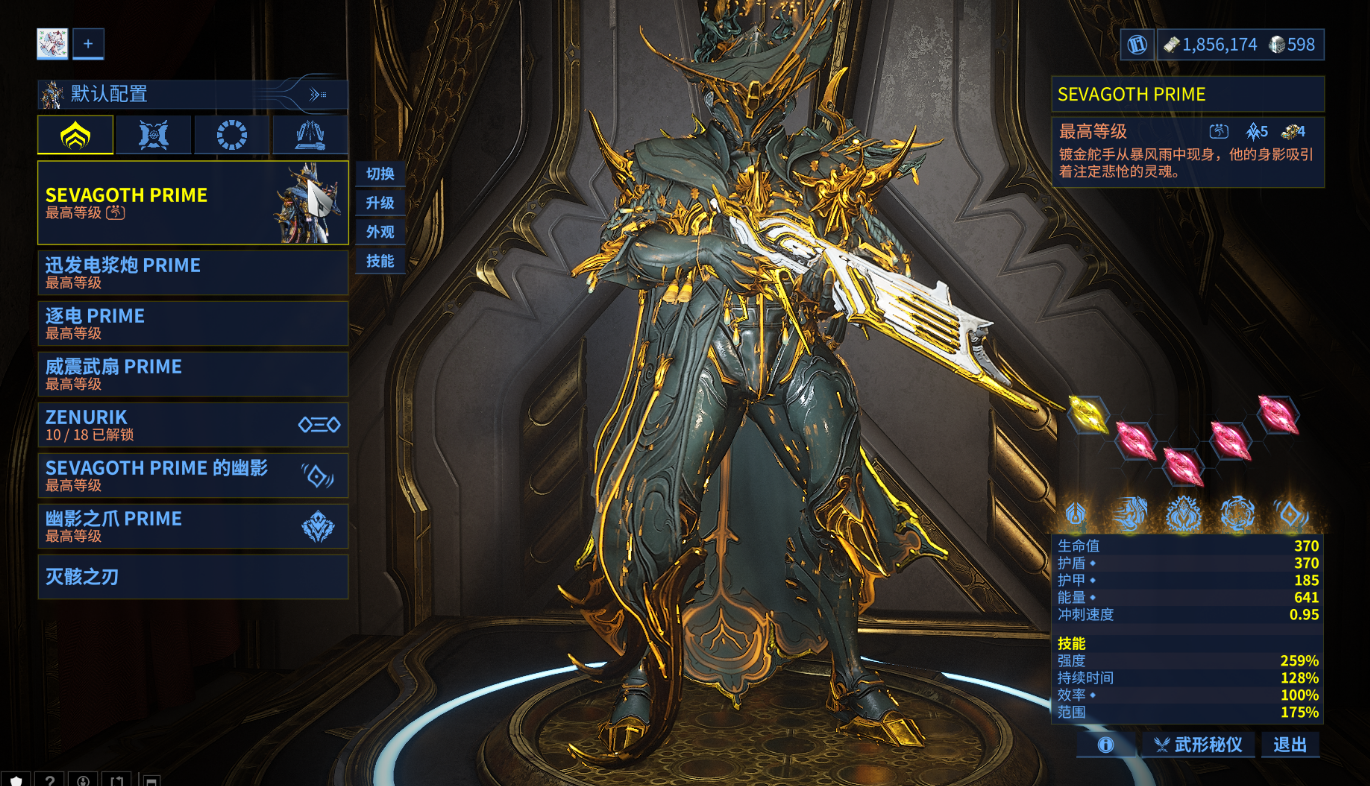Open the ZENURIK focus school row
The image size is (1370, 786).
(192, 425)
